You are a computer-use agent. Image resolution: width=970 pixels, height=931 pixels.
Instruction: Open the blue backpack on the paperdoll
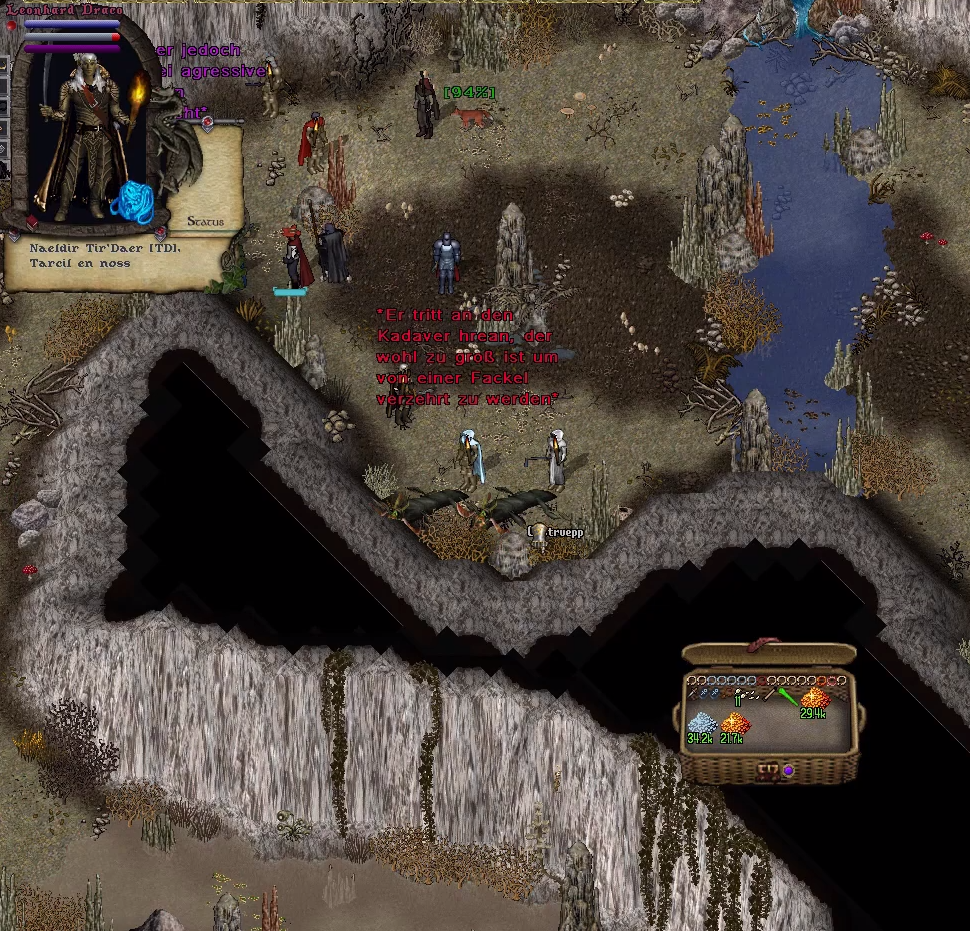[x=131, y=202]
